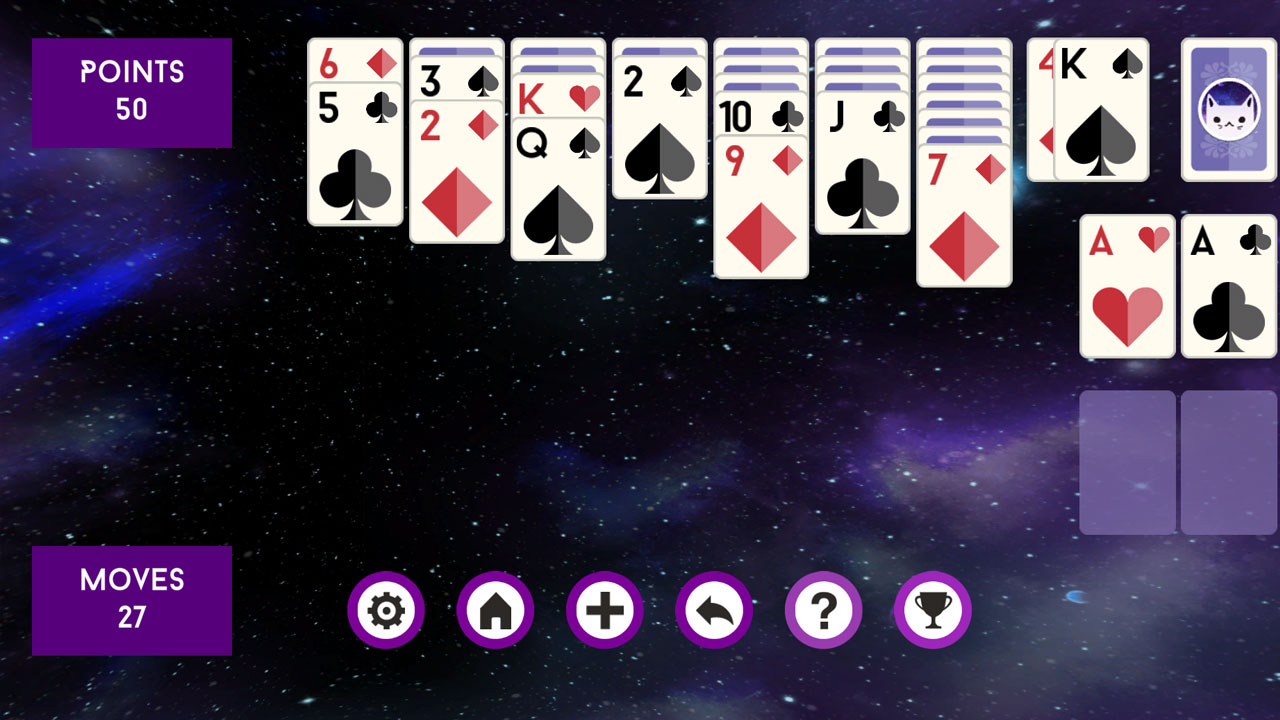Viewport: 1280px width, 720px height.
Task: Open help with the question mark icon
Action: point(822,610)
